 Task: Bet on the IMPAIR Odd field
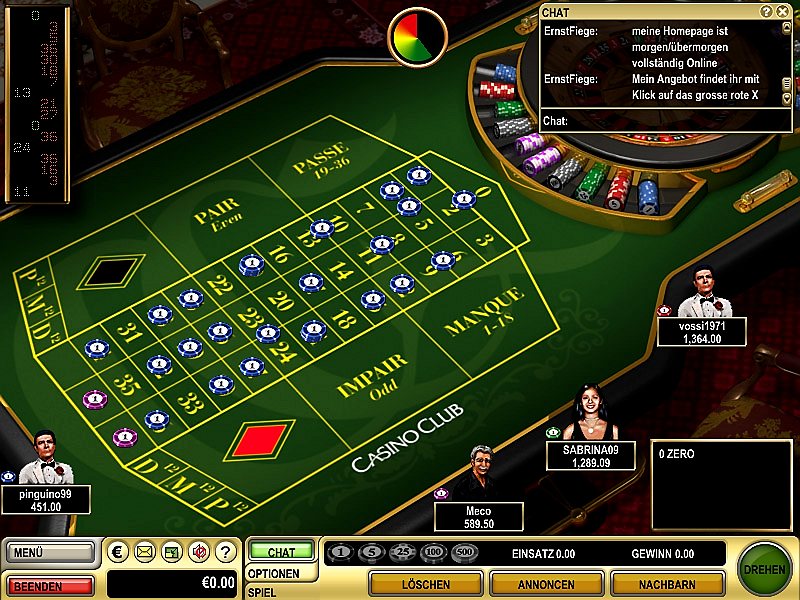372,375
